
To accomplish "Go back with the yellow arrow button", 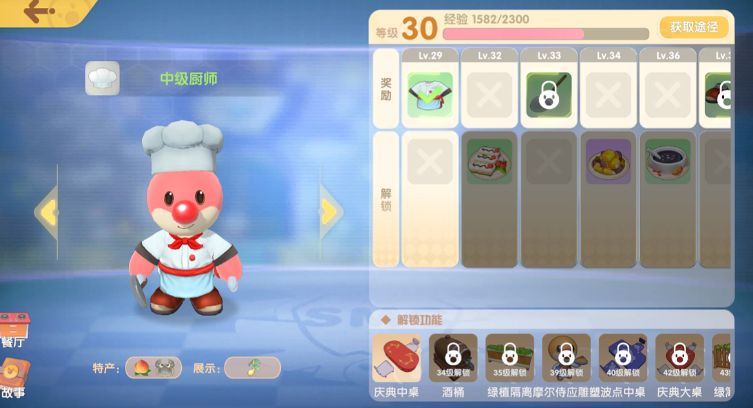I will click(40, 13).
